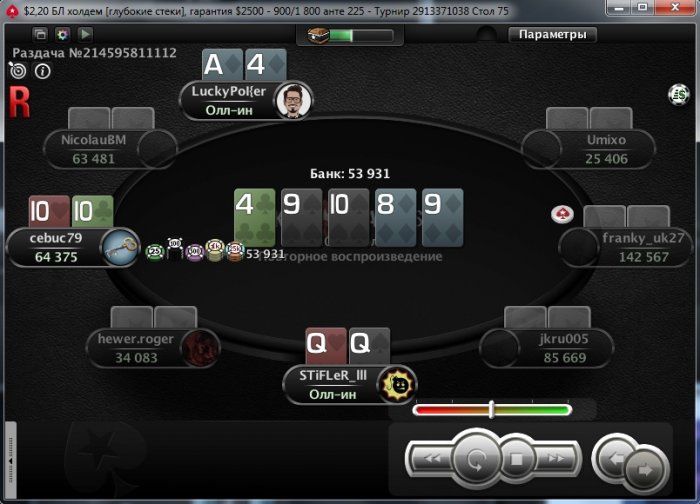
Task: Restart the replay with the circular arrow
Action: (x=475, y=461)
